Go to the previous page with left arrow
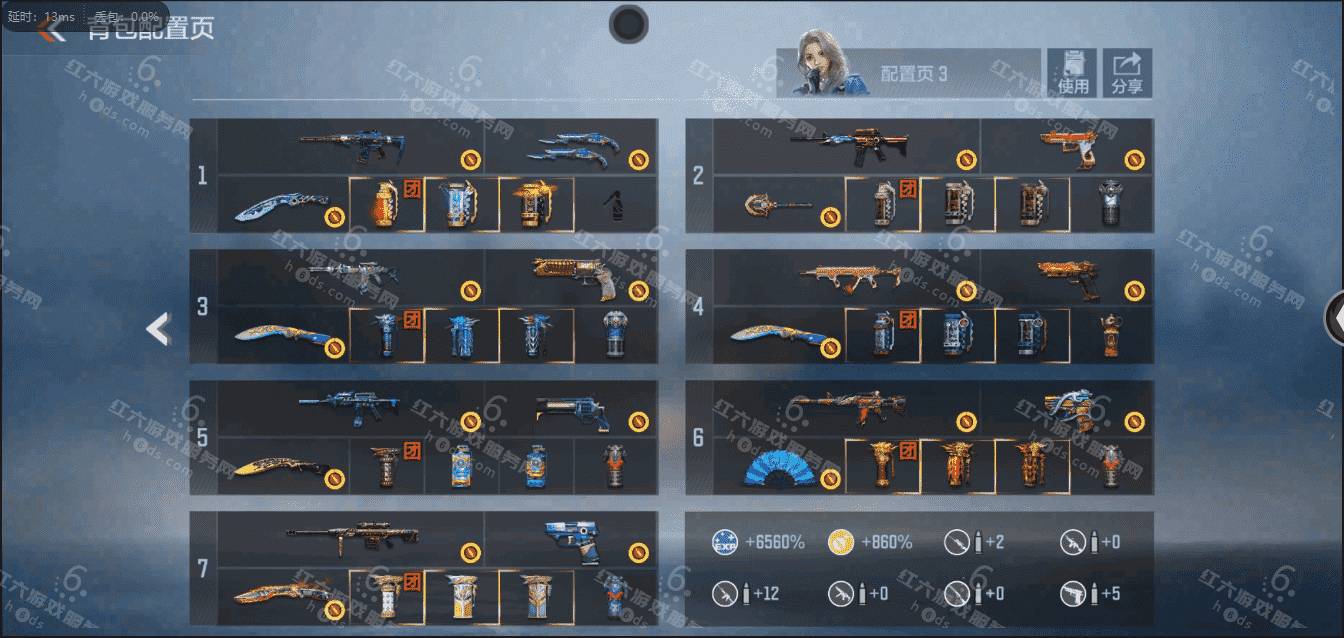 157,329
